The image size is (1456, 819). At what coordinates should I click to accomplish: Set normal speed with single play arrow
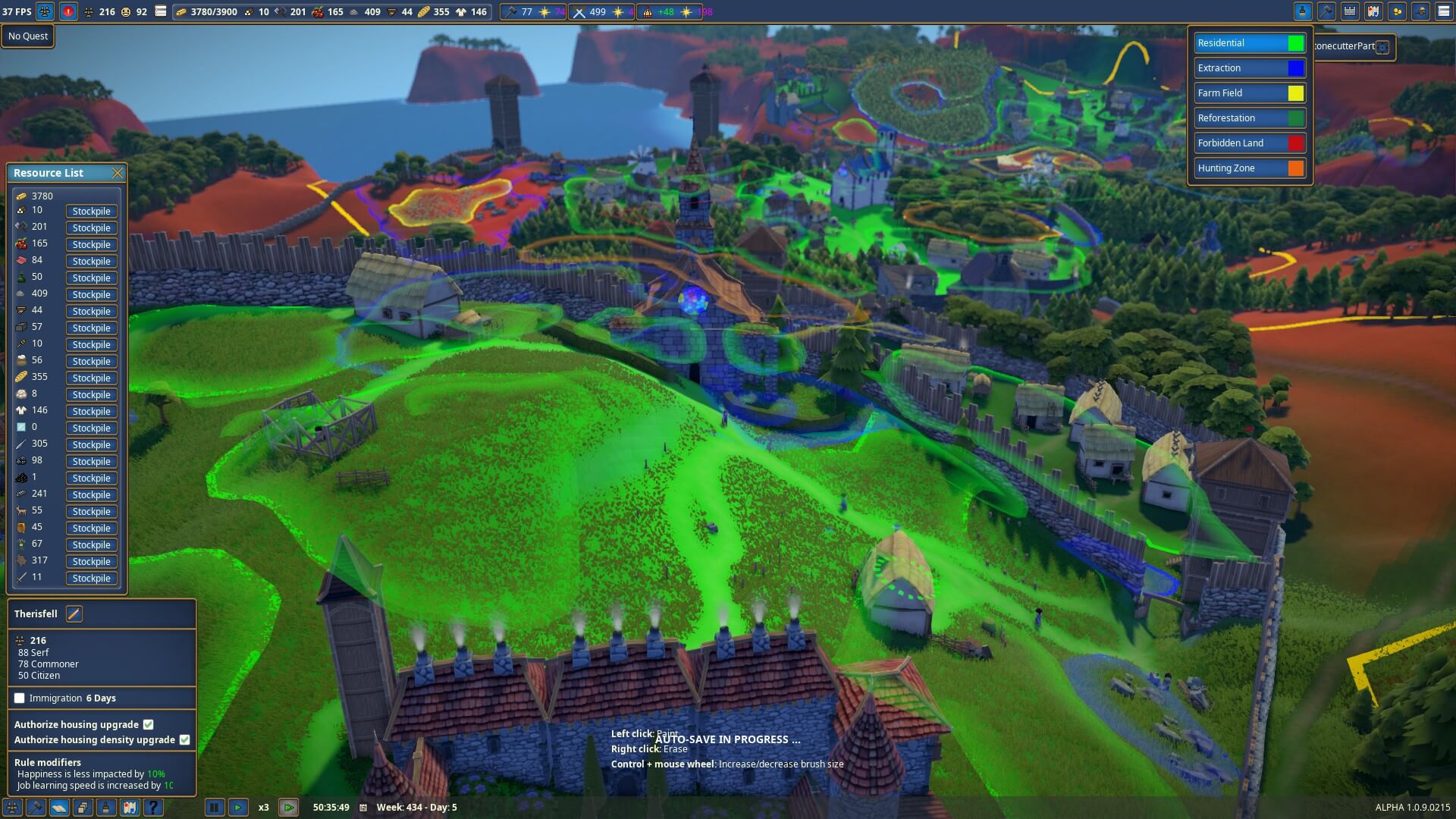tap(238, 808)
